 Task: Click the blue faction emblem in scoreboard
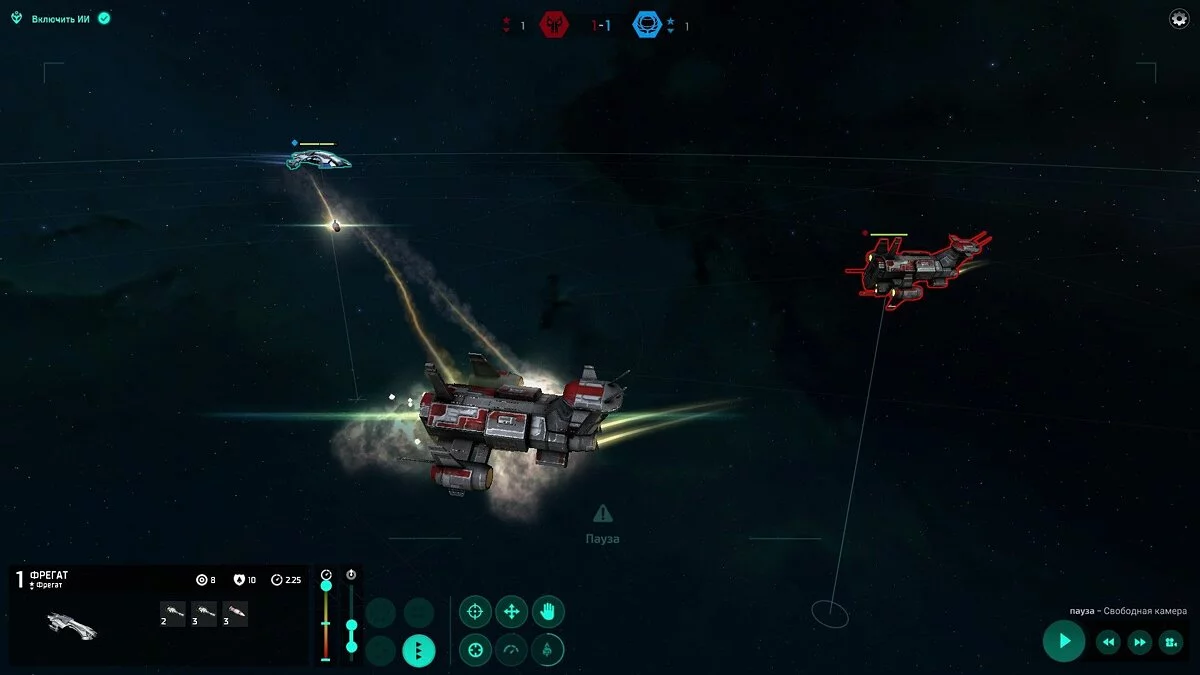[x=647, y=25]
